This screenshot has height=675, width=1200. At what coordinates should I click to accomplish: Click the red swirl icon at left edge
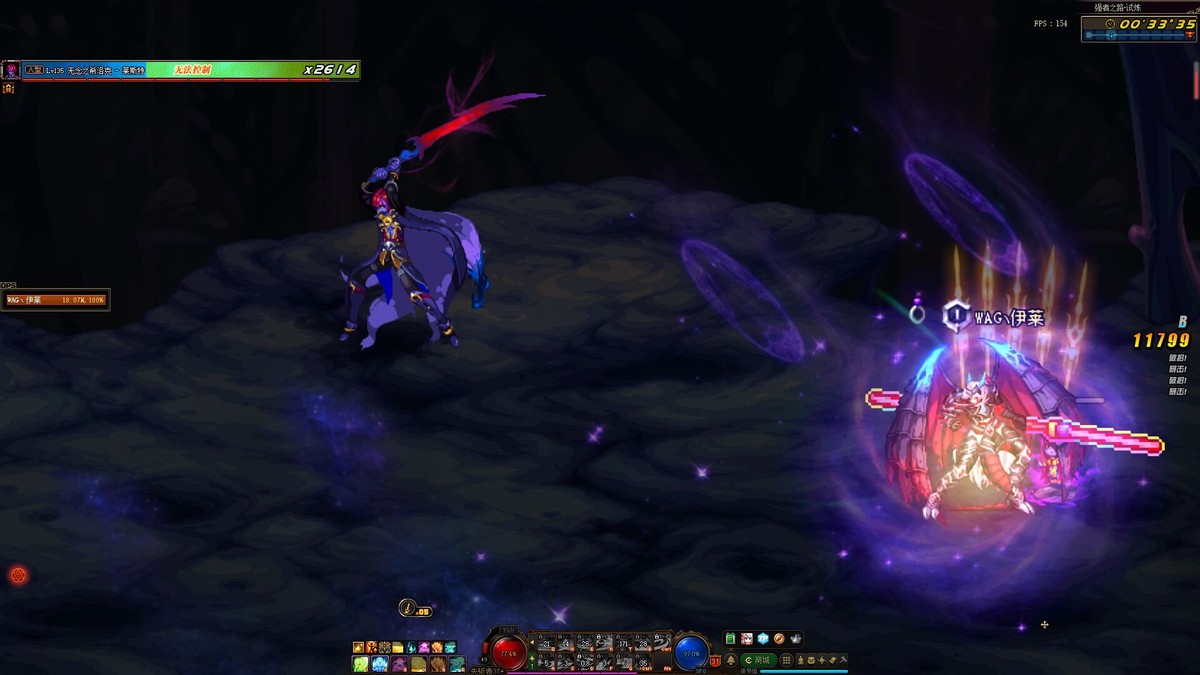coord(18,575)
